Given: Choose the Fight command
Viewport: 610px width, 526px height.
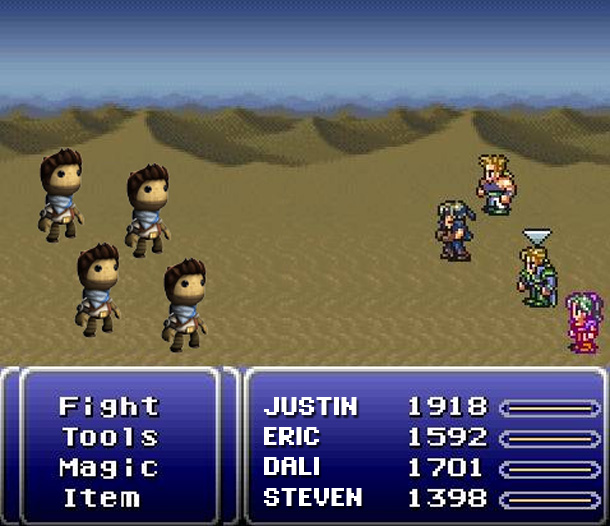Looking at the screenshot, I should click(109, 406).
